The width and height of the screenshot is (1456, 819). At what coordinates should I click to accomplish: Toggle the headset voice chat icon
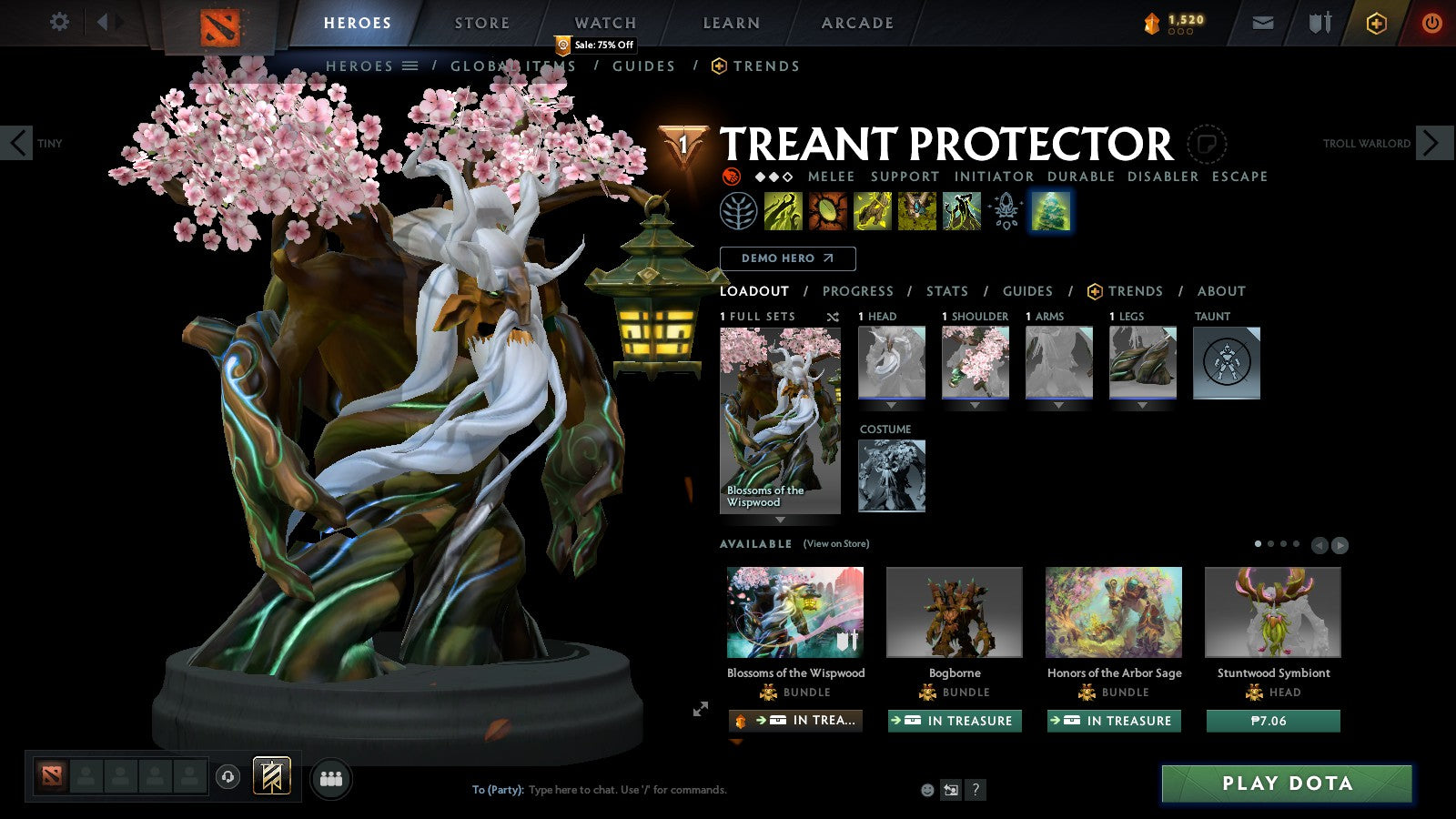pyautogui.click(x=226, y=777)
